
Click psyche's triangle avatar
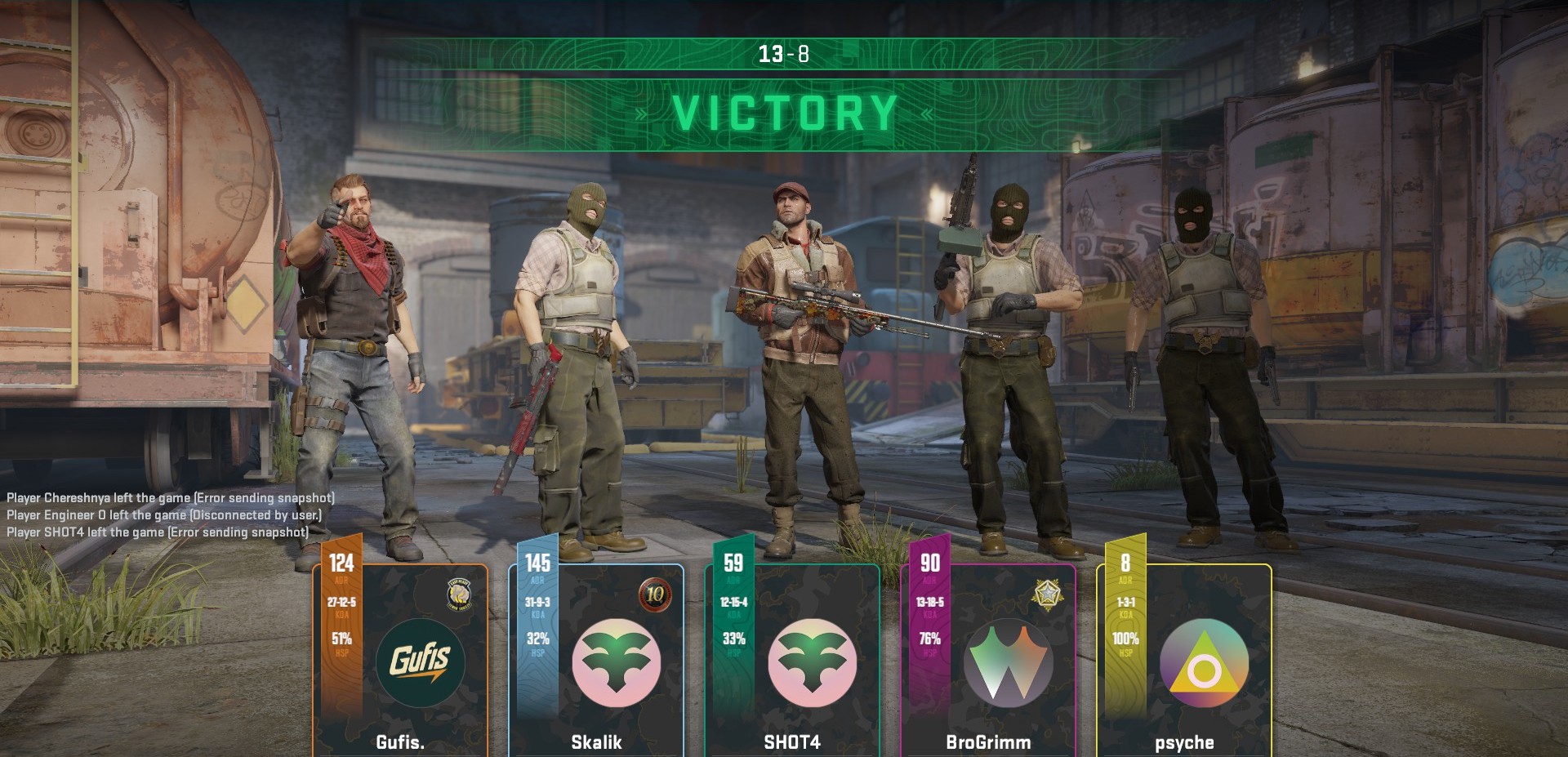tap(1204, 661)
